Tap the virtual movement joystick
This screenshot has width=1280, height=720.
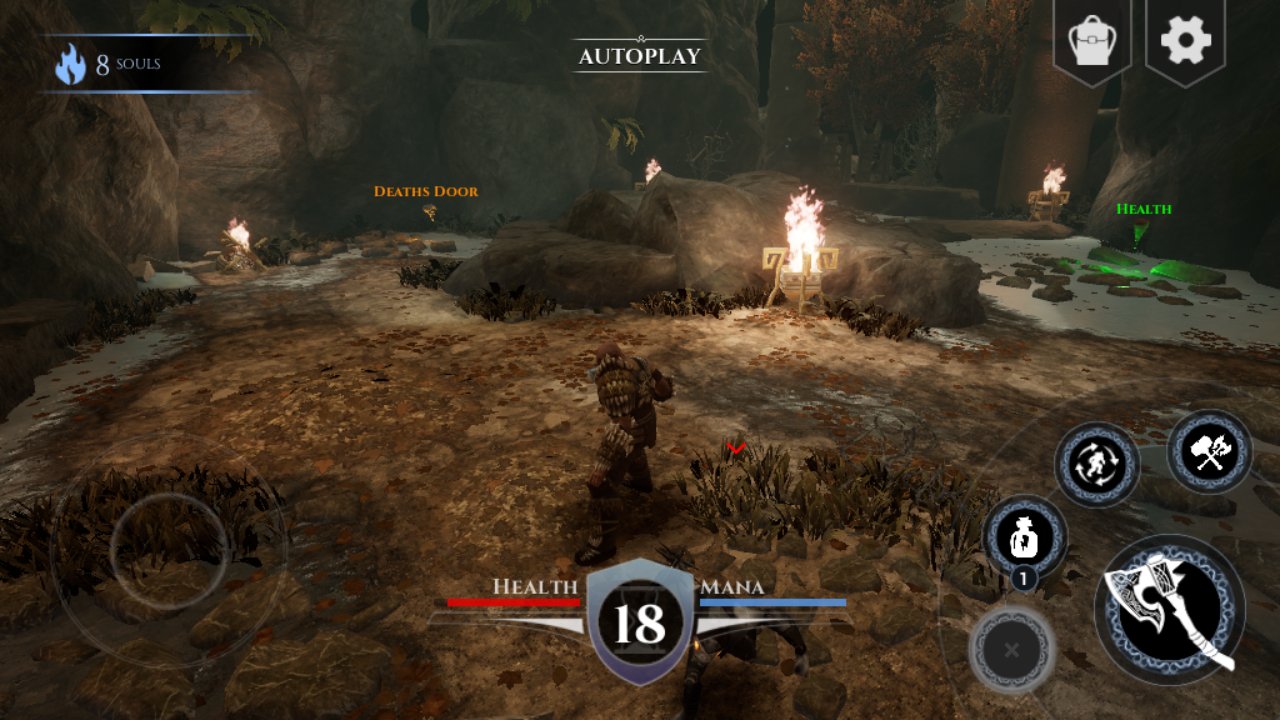point(169,548)
